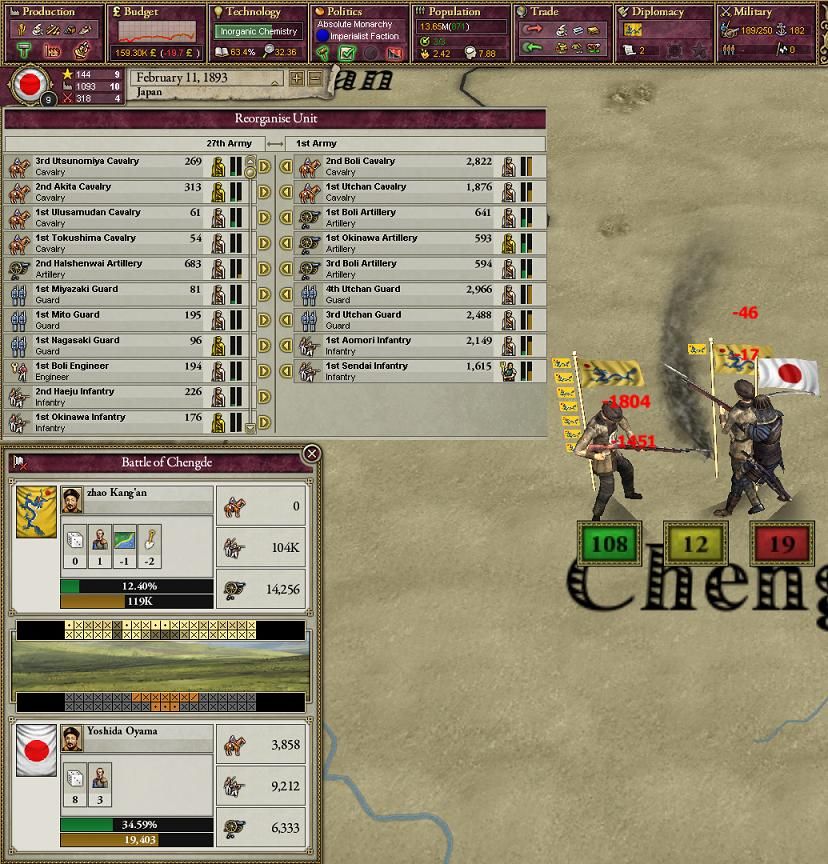Open the Population panel
Viewport: 828px width, 864px height.
pos(460,13)
